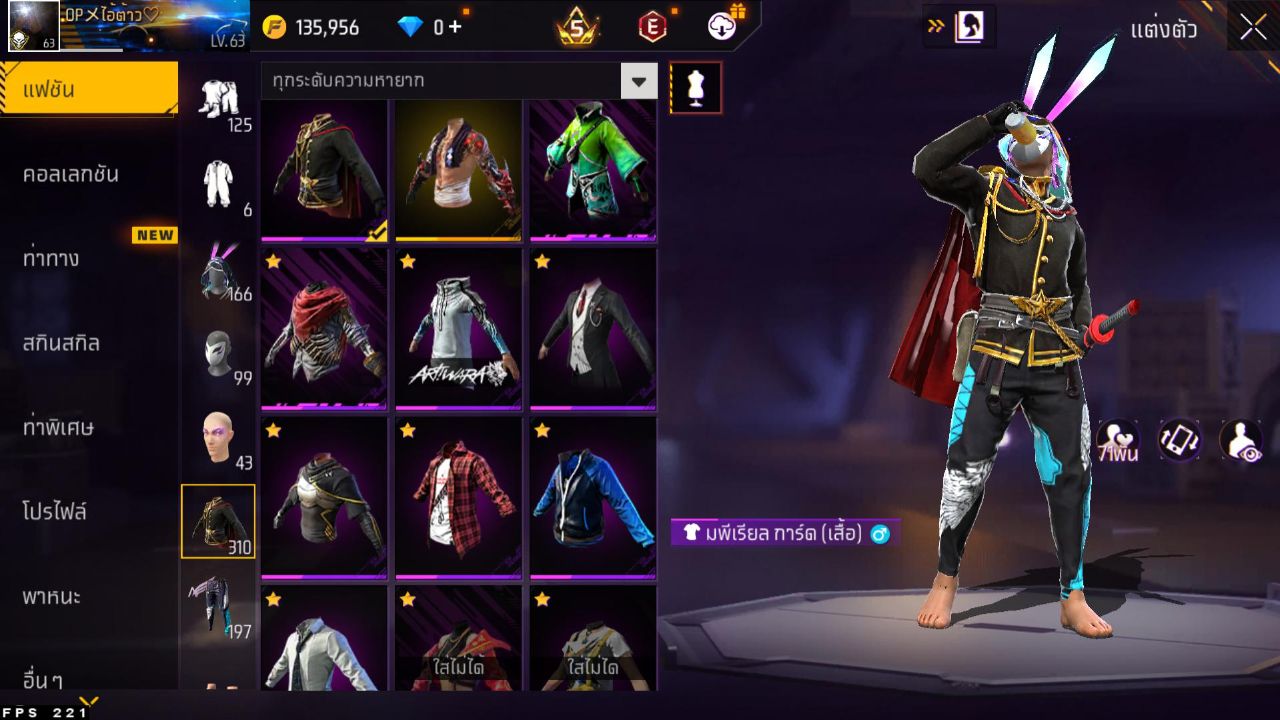The image size is (1280, 720).
Task: Open the gift/redeem icon in top bar
Action: [x=722, y=27]
